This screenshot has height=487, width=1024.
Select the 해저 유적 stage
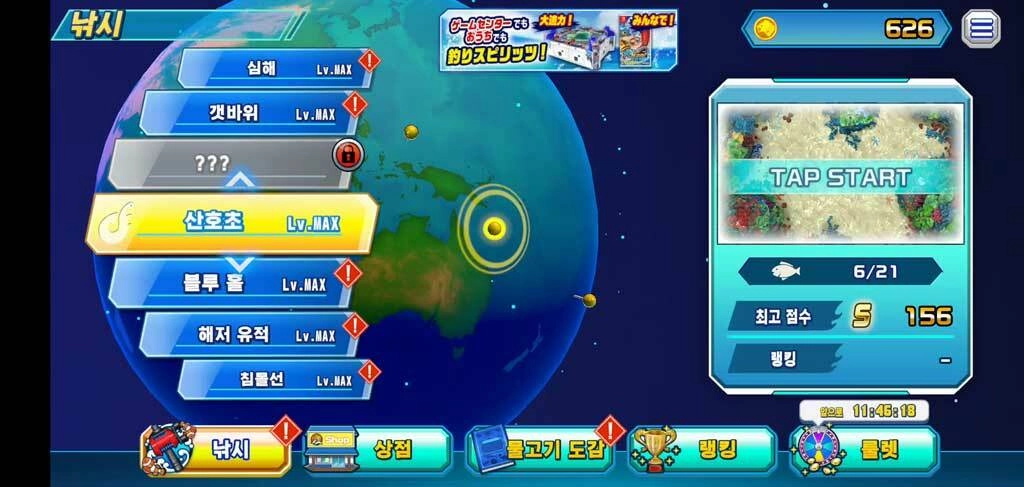250,334
